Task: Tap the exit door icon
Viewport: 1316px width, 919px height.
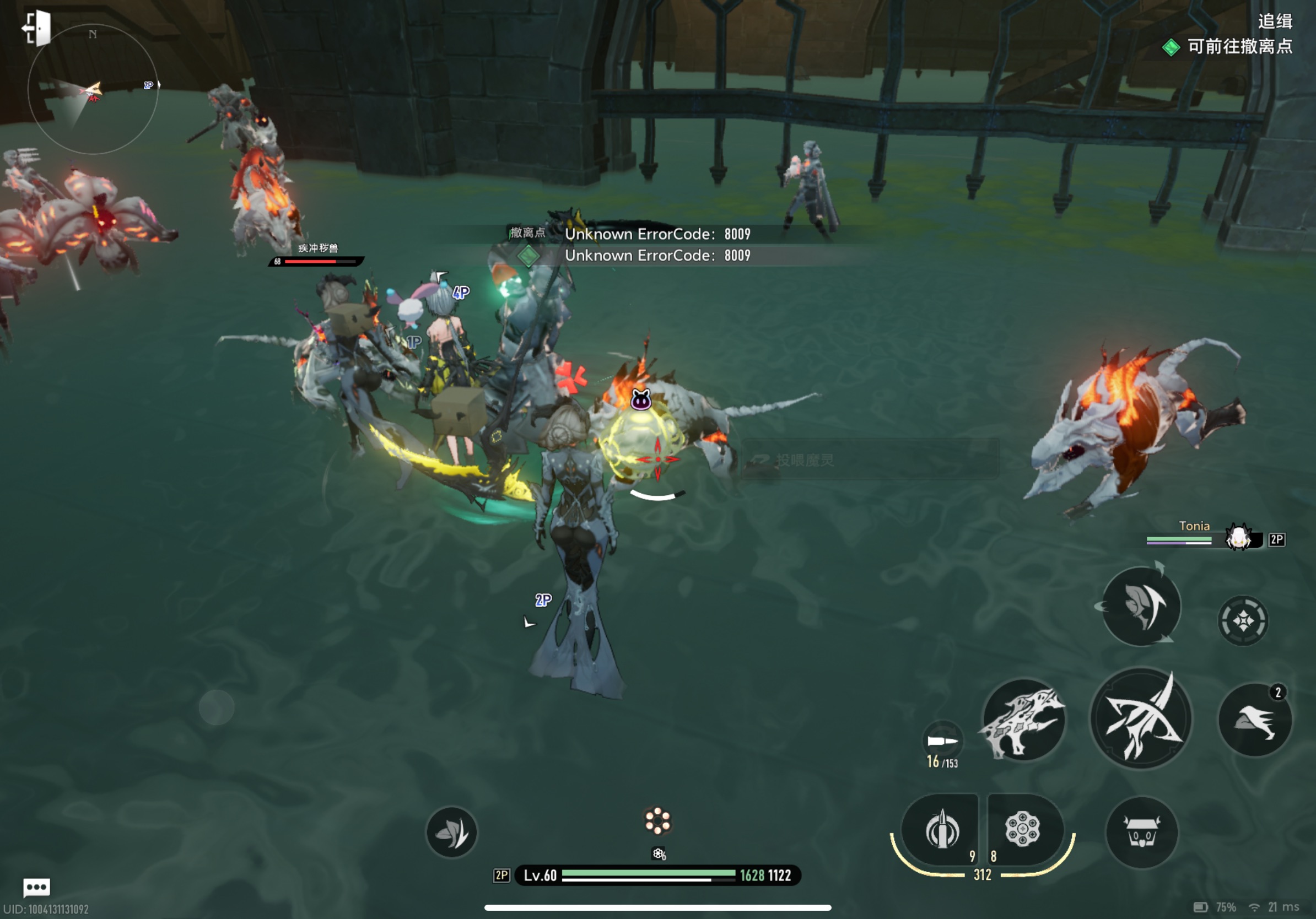Action: [x=37, y=28]
